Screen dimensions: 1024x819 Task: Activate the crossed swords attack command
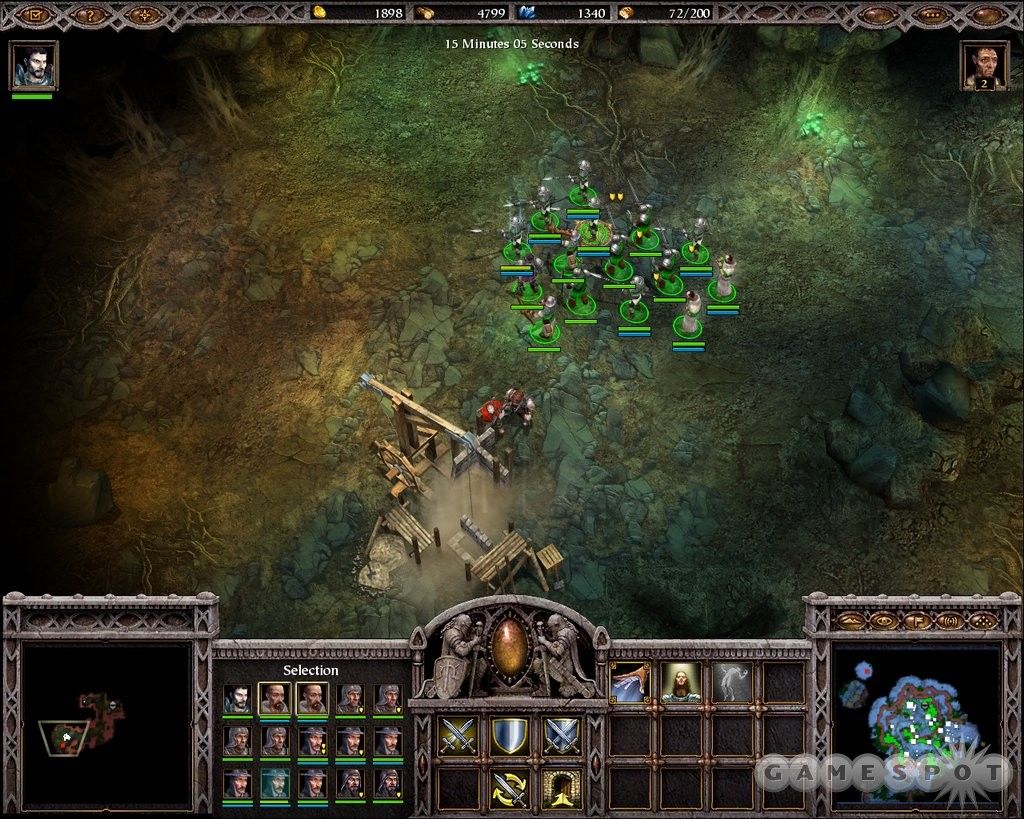click(459, 737)
